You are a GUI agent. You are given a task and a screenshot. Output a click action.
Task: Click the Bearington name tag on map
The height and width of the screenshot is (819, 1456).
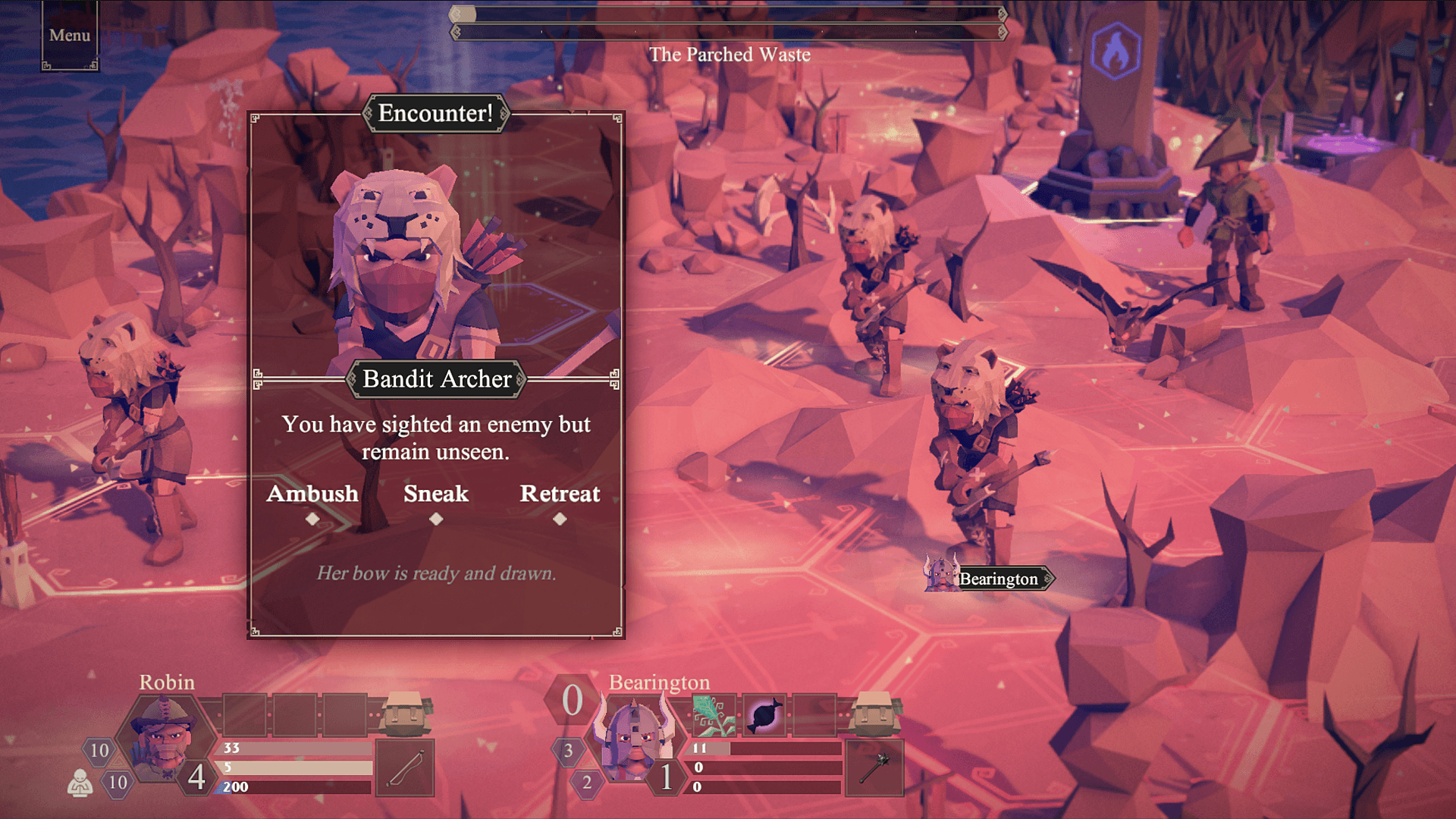click(998, 579)
